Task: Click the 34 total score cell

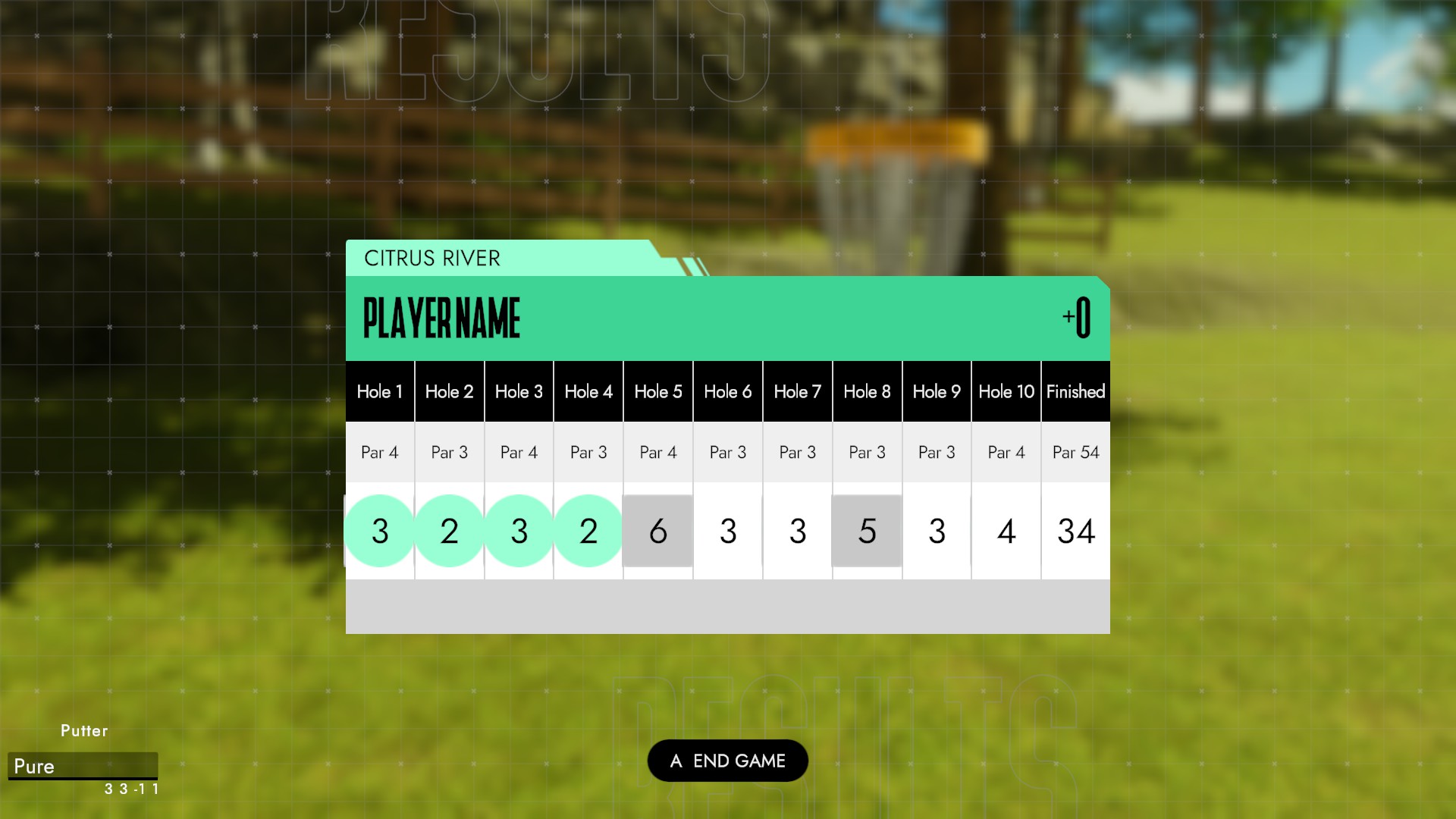Action: pos(1075,531)
